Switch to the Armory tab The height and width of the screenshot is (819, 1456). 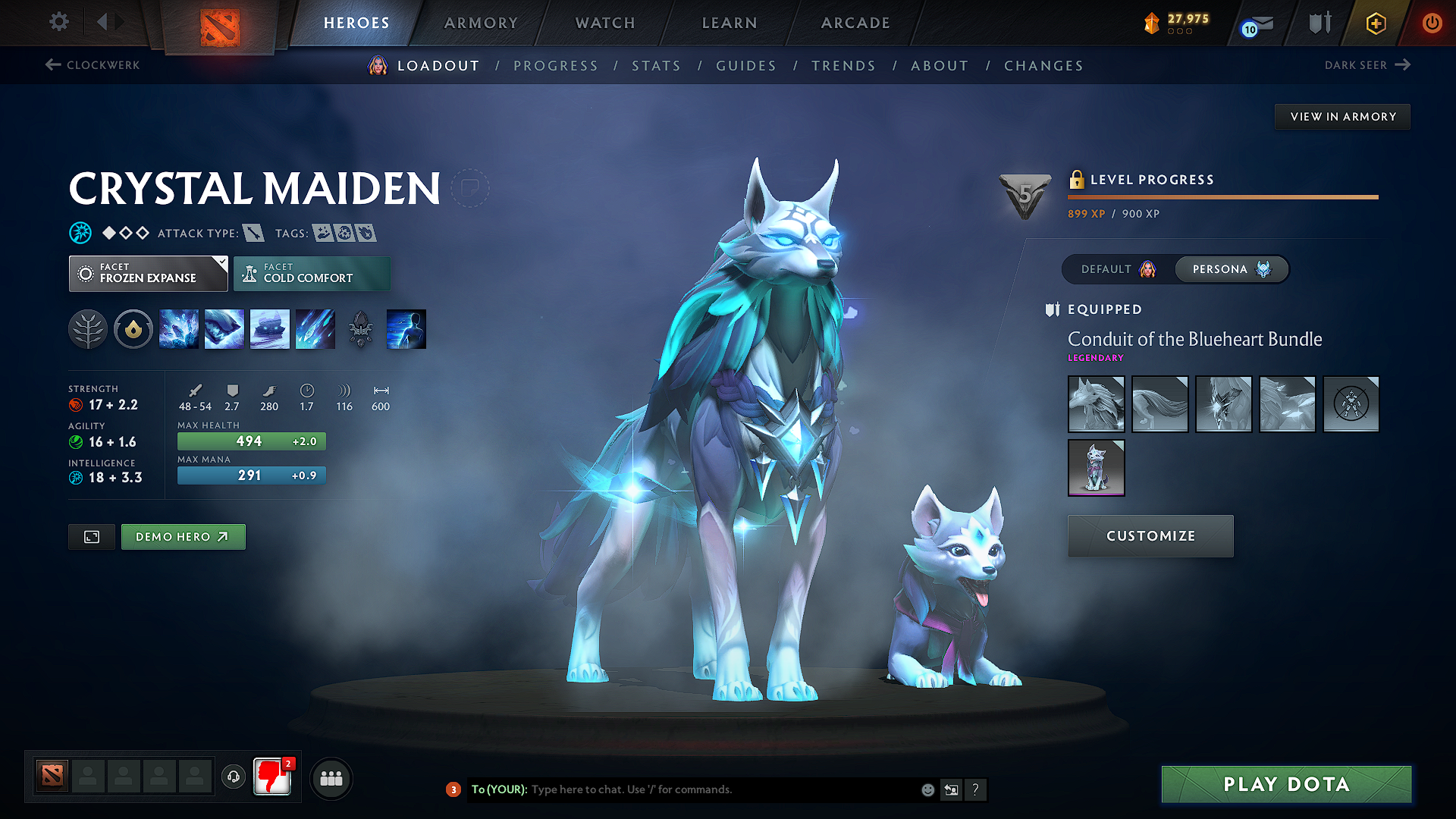(481, 23)
